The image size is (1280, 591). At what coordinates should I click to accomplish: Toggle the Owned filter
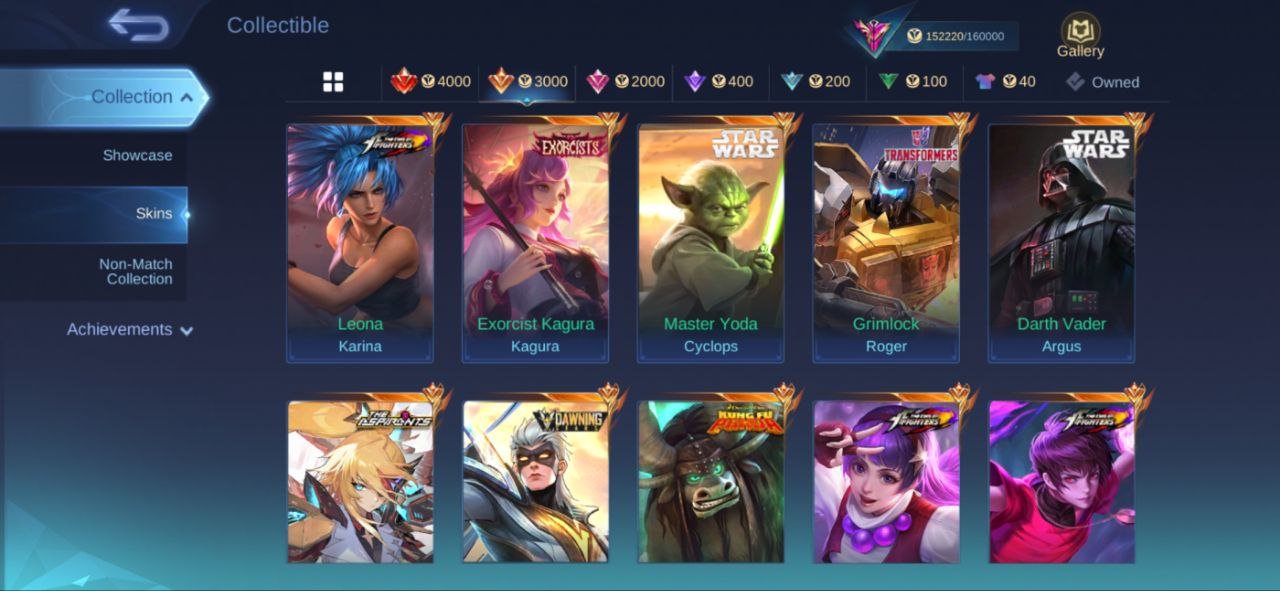(1102, 82)
